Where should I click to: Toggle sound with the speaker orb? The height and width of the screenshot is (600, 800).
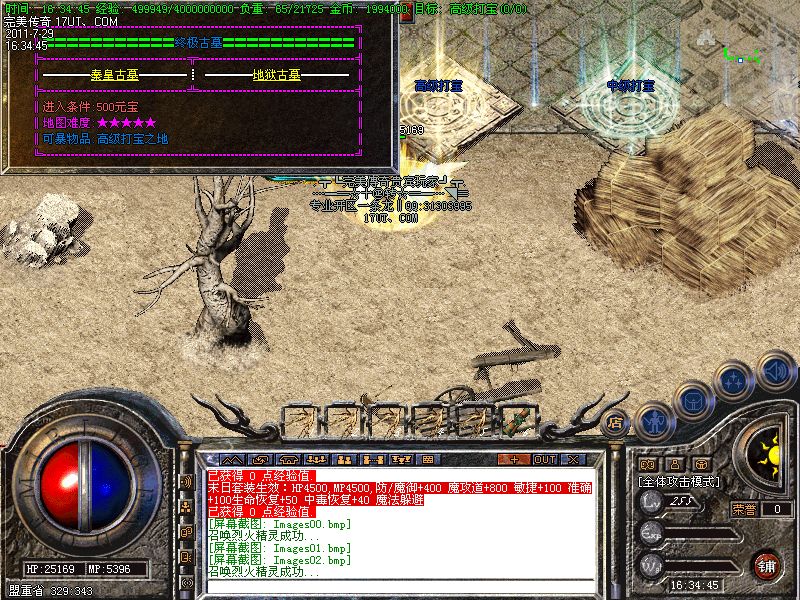tap(775, 370)
